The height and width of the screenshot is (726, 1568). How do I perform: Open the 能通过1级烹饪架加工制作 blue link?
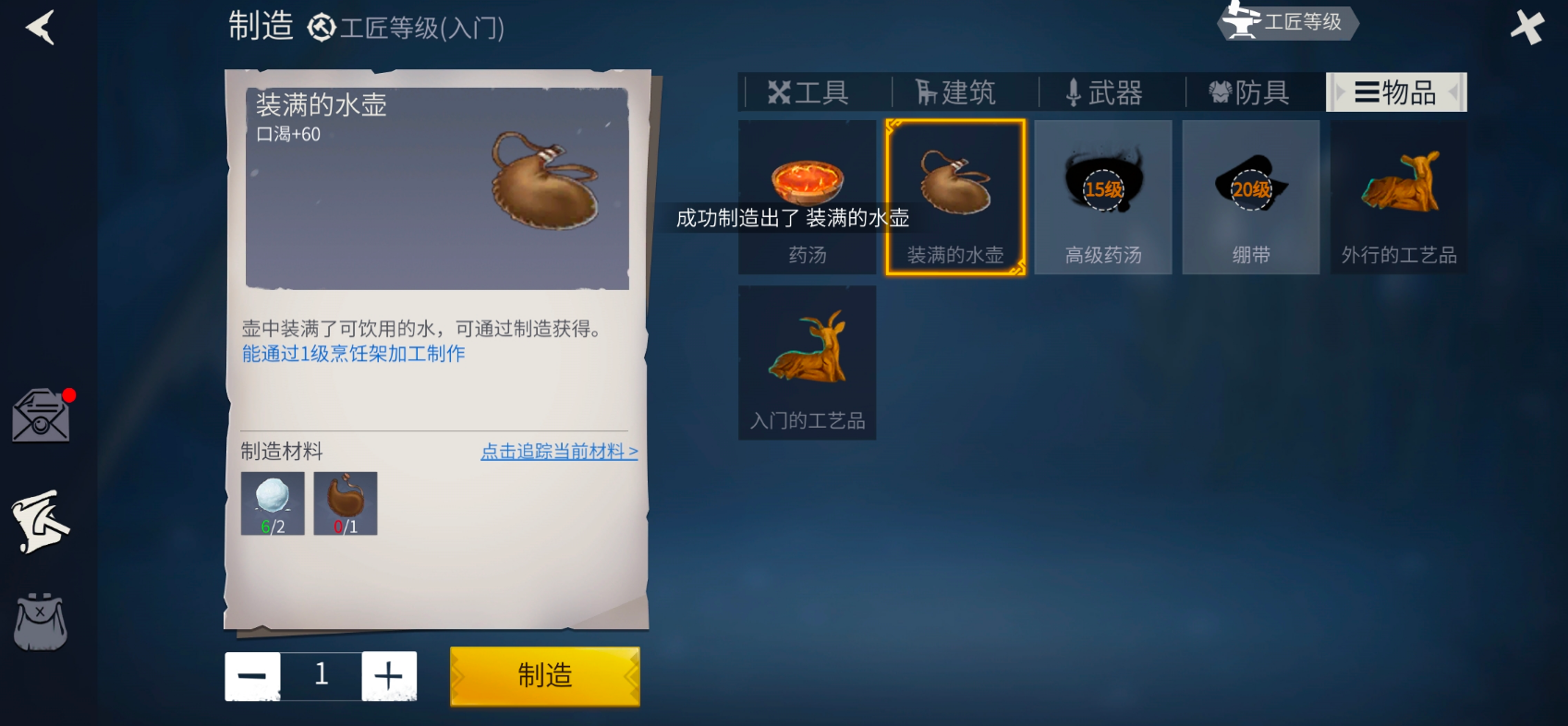tap(356, 353)
